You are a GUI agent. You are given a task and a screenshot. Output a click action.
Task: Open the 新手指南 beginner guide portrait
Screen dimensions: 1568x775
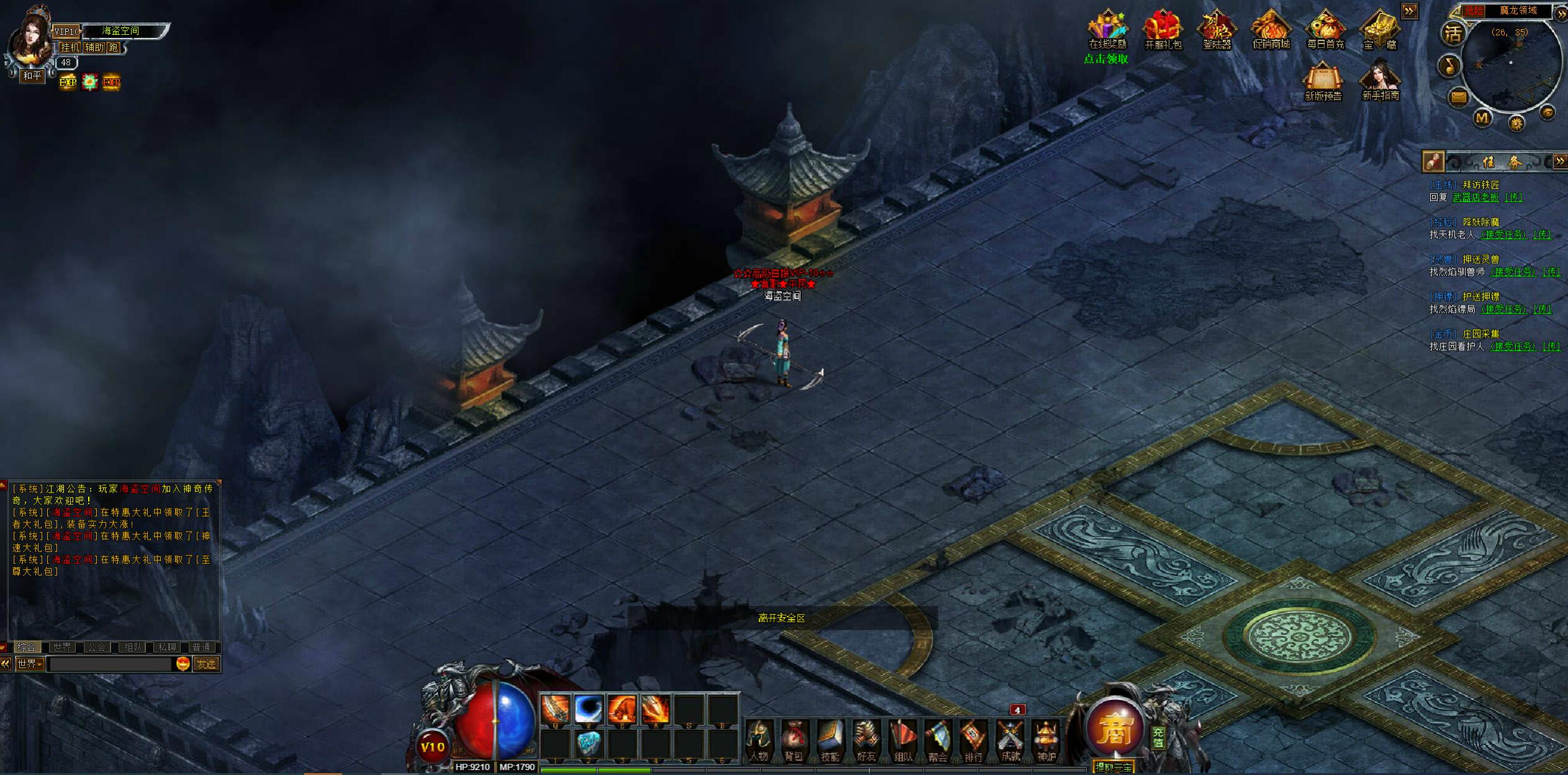click(1380, 81)
